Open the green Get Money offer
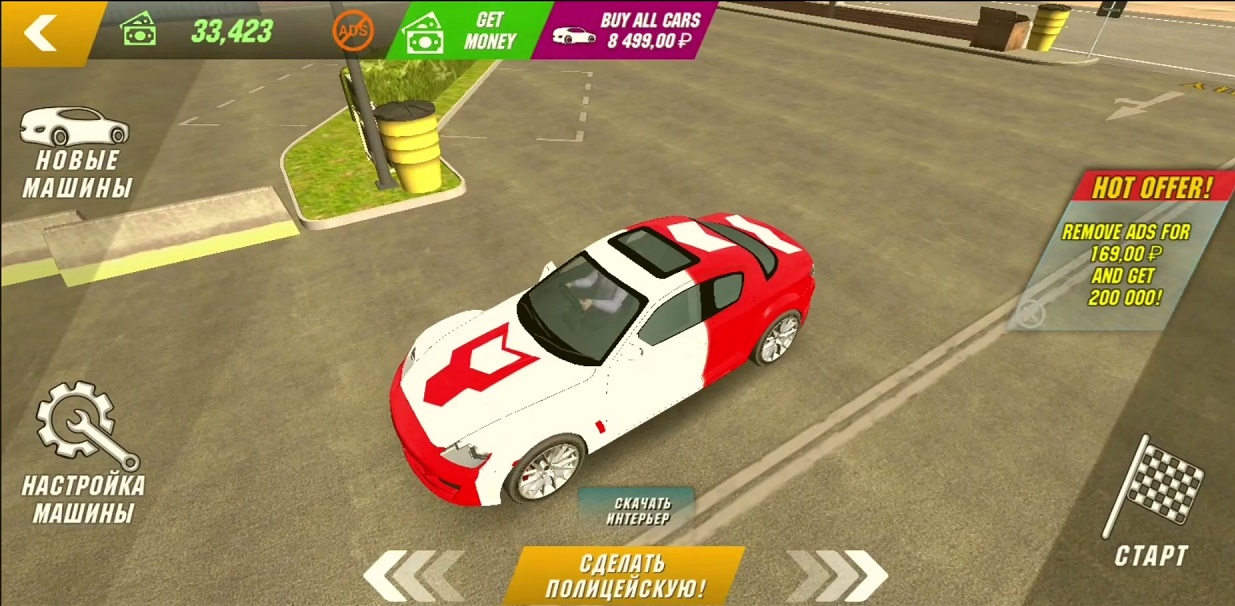 click(470, 31)
